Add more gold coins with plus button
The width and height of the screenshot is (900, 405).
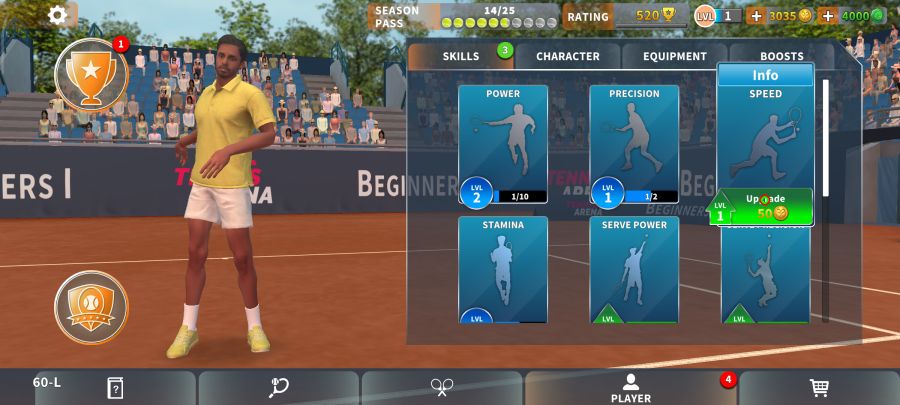click(756, 16)
